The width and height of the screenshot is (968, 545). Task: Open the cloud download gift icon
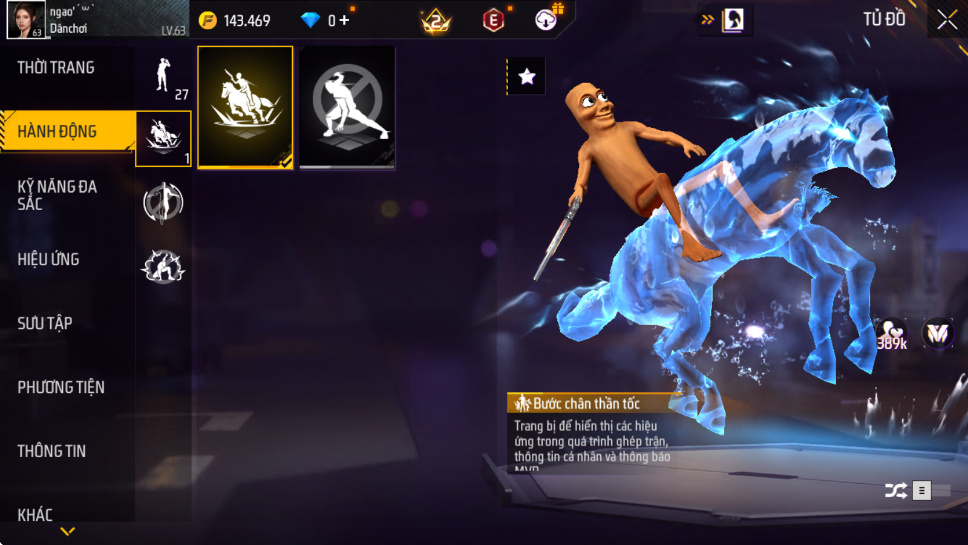click(x=548, y=19)
